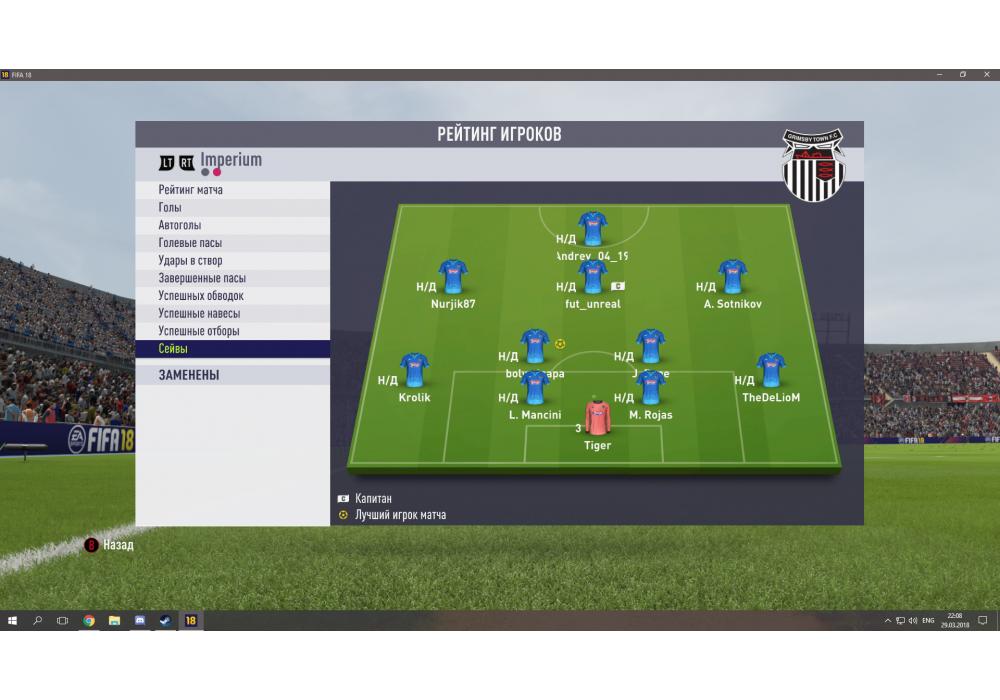Image resolution: width=1000 pixels, height=700 pixels.
Task: Open the Автоголы stat entry
Action: coord(180,226)
